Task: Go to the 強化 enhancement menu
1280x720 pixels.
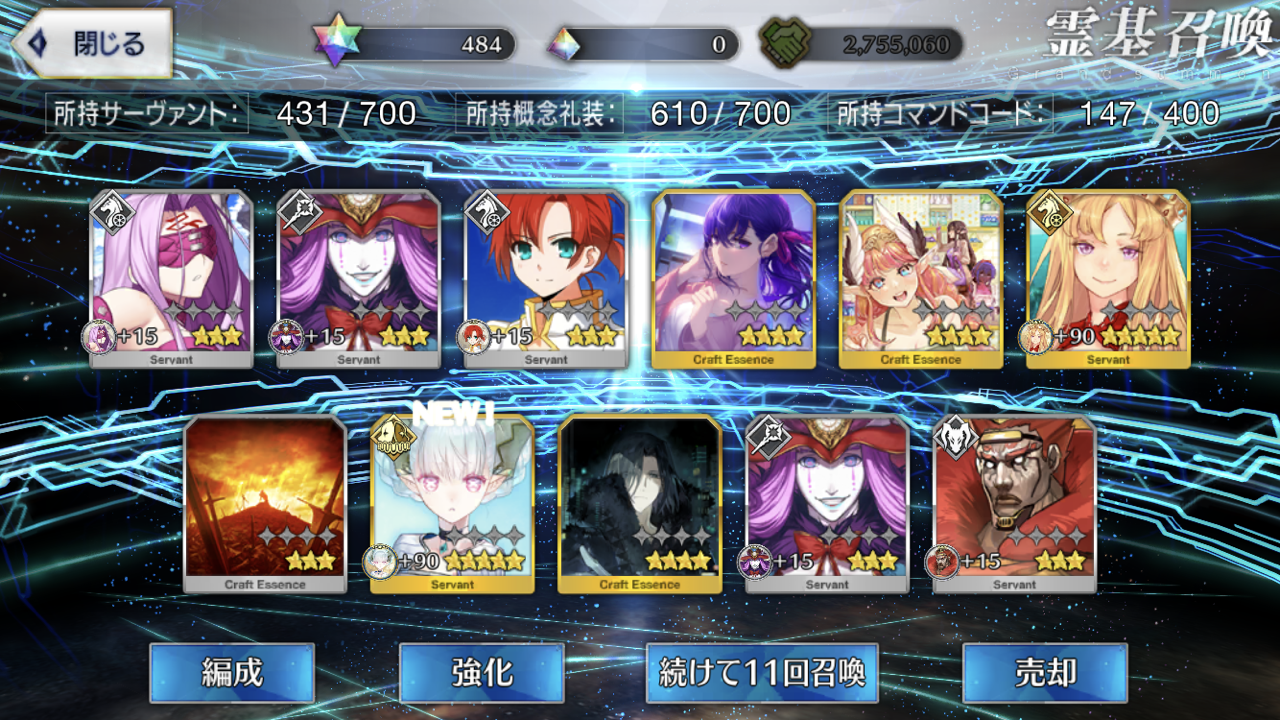Action: [x=481, y=672]
